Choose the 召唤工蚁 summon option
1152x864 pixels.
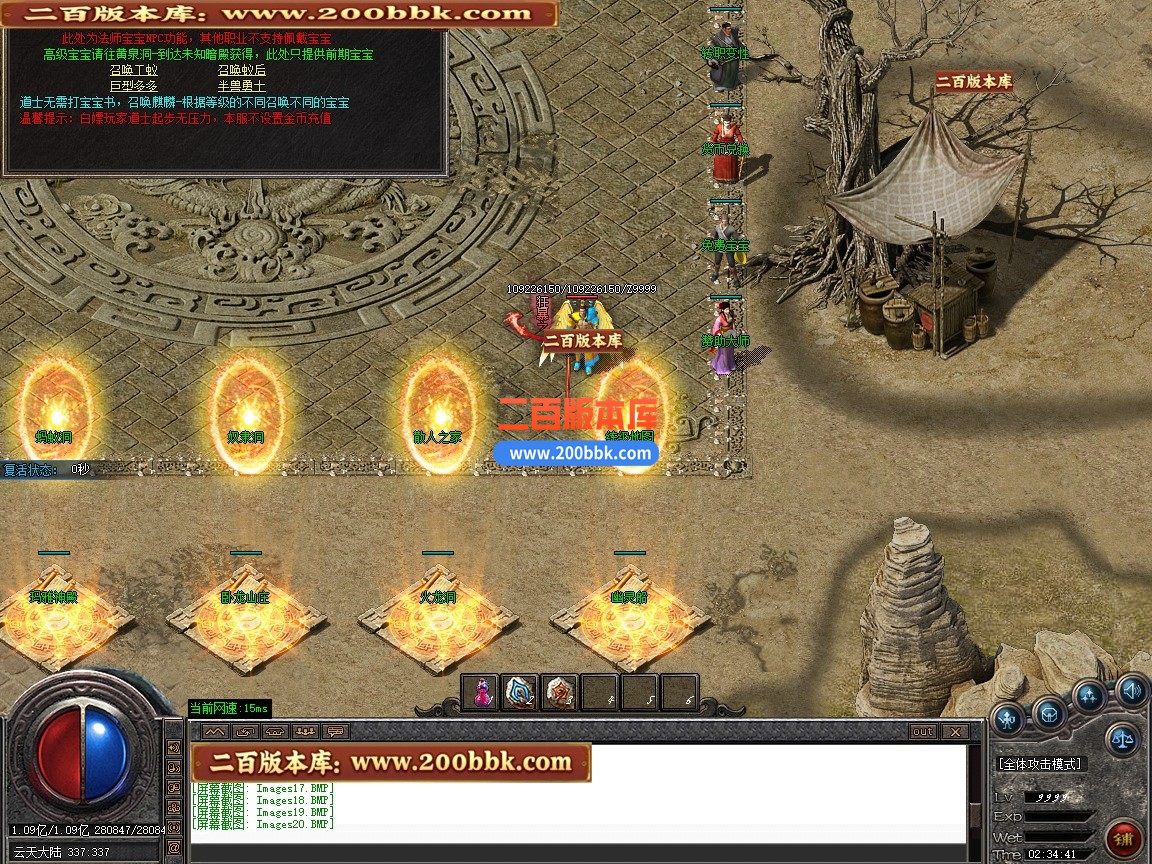coord(133,70)
